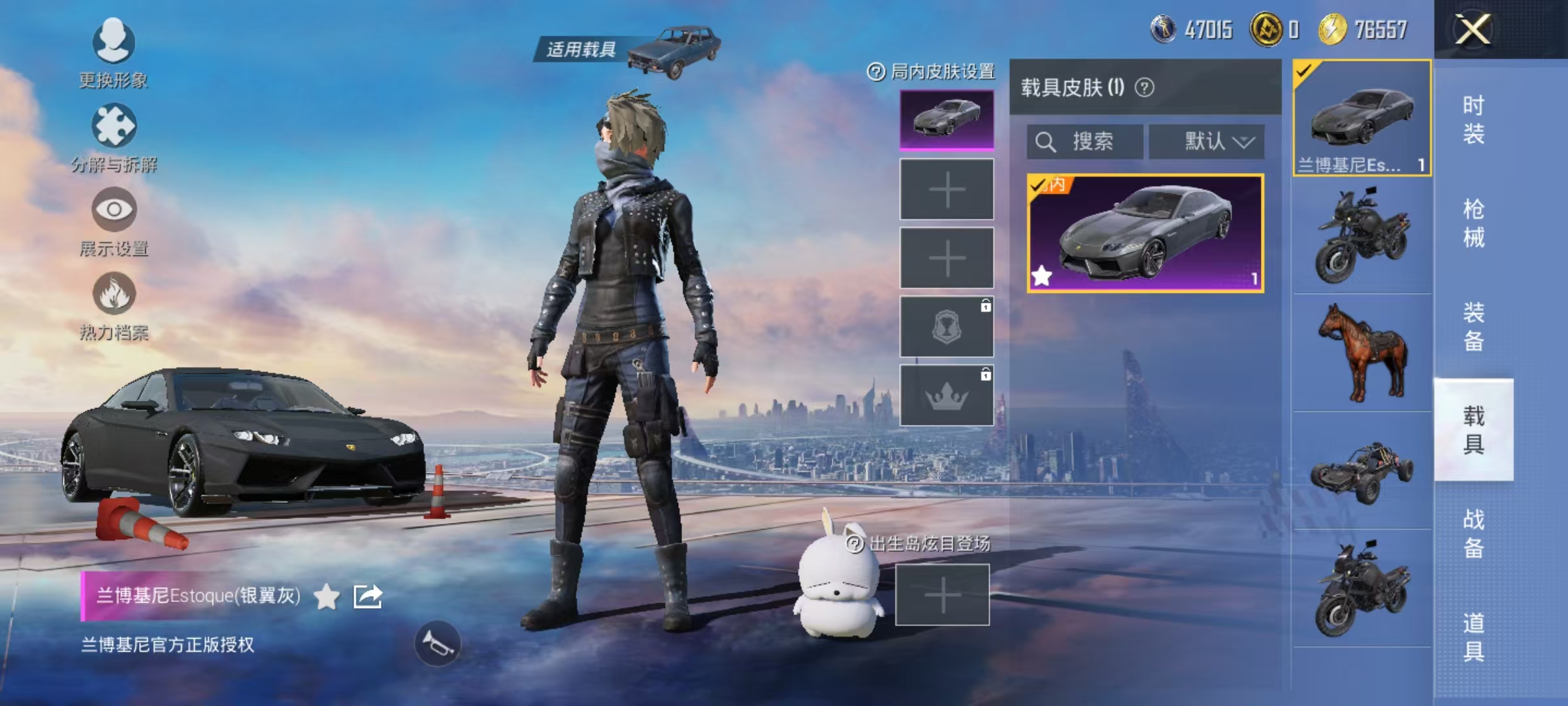Switch to the 装备 equipment tab
Screen dimensions: 1568x706
[x=1473, y=326]
